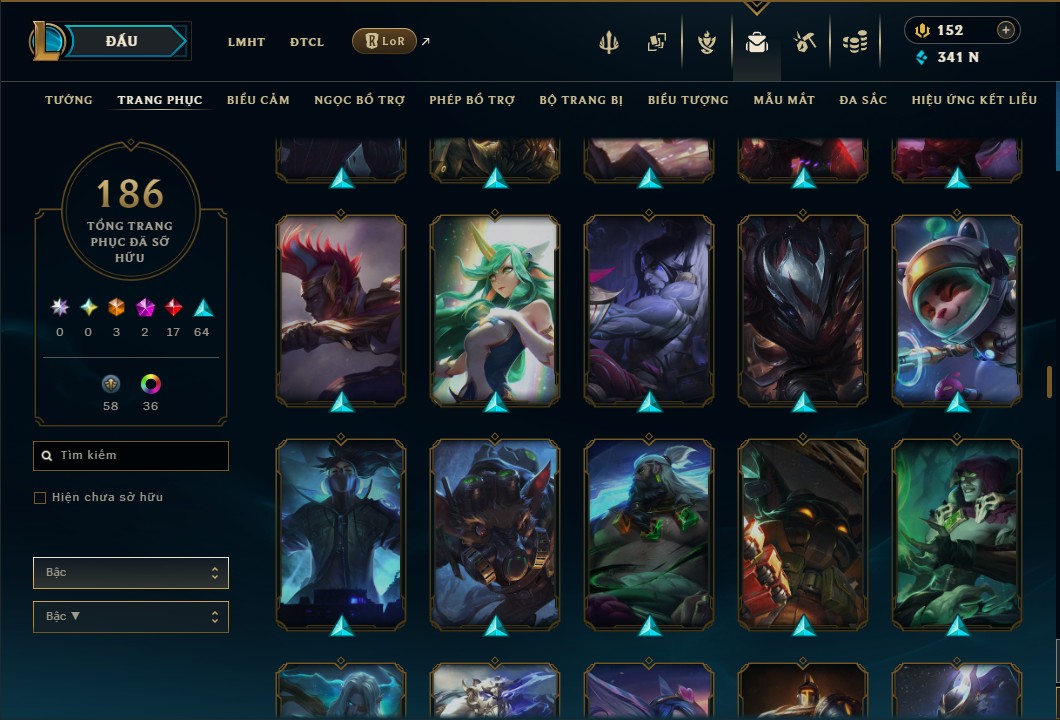Open the NGỌC BỔ TRỢ tab

click(x=359, y=100)
